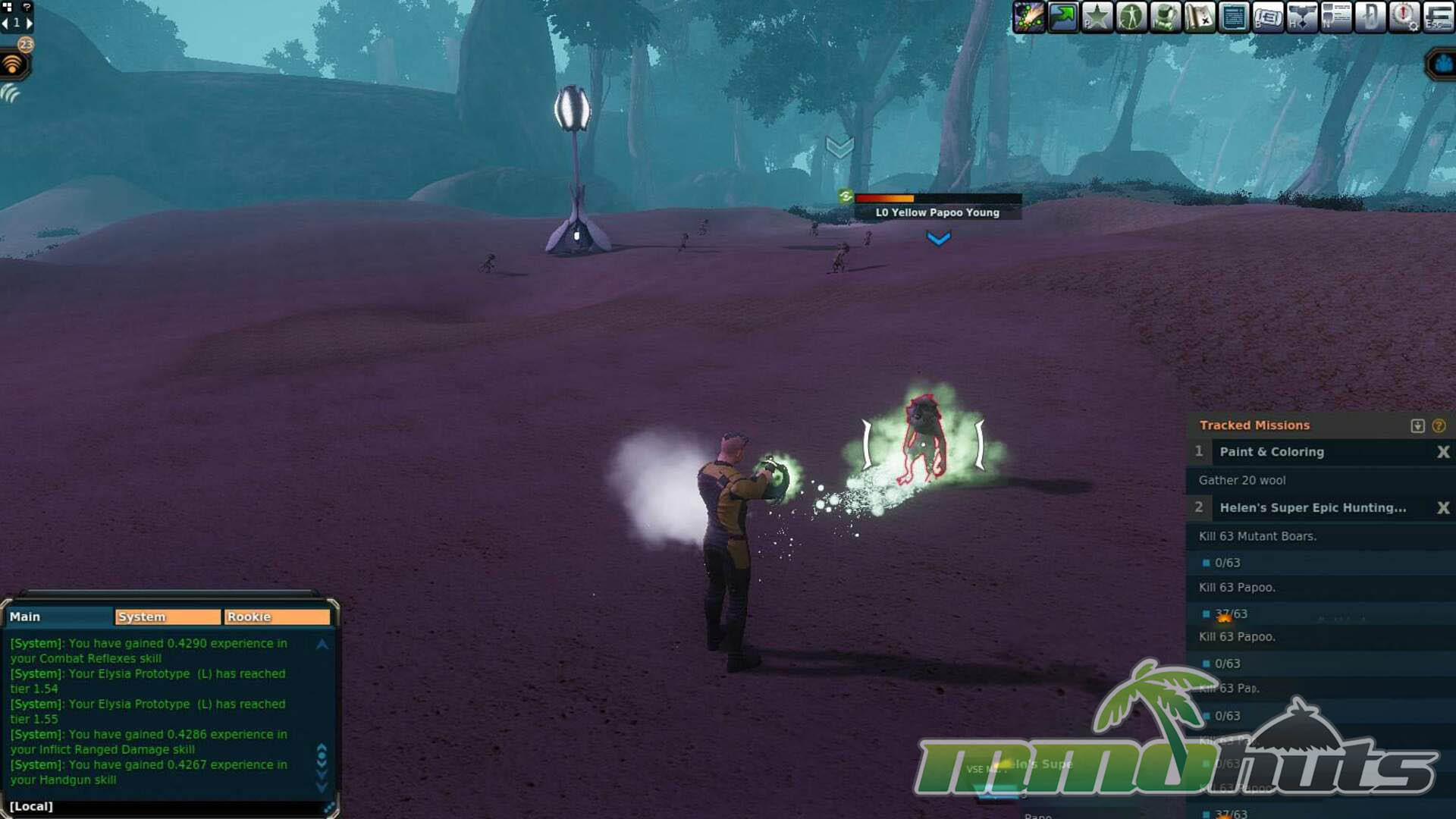Viewport: 1456px width, 819px height.
Task: Click the green arrow toolbar icon
Action: pyautogui.click(x=1063, y=17)
